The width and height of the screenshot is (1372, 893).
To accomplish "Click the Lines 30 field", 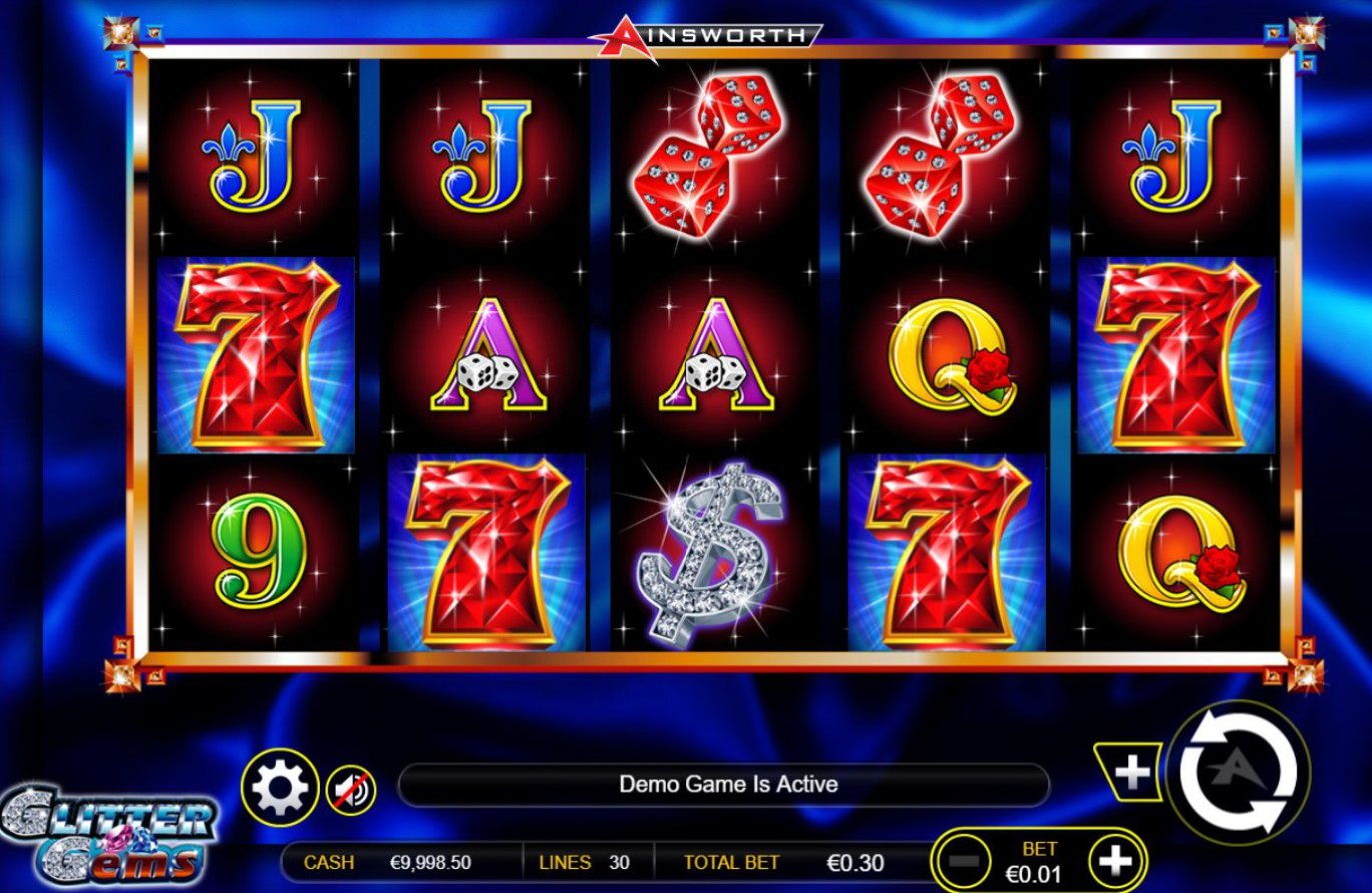I will [x=586, y=862].
